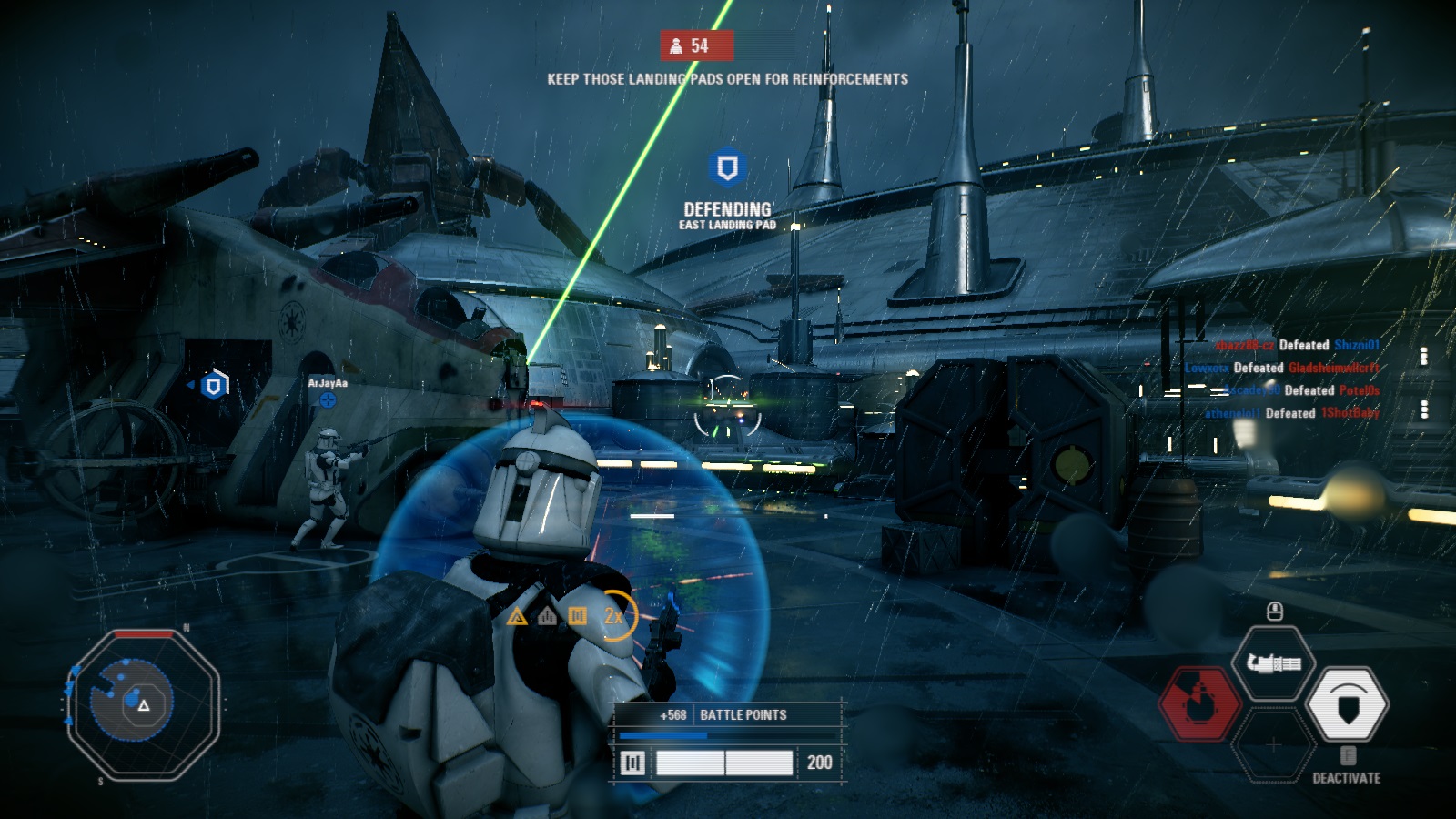Screen dimensions: 1456x819
Task: Deactivate the active shield ability
Action: pos(1347,703)
